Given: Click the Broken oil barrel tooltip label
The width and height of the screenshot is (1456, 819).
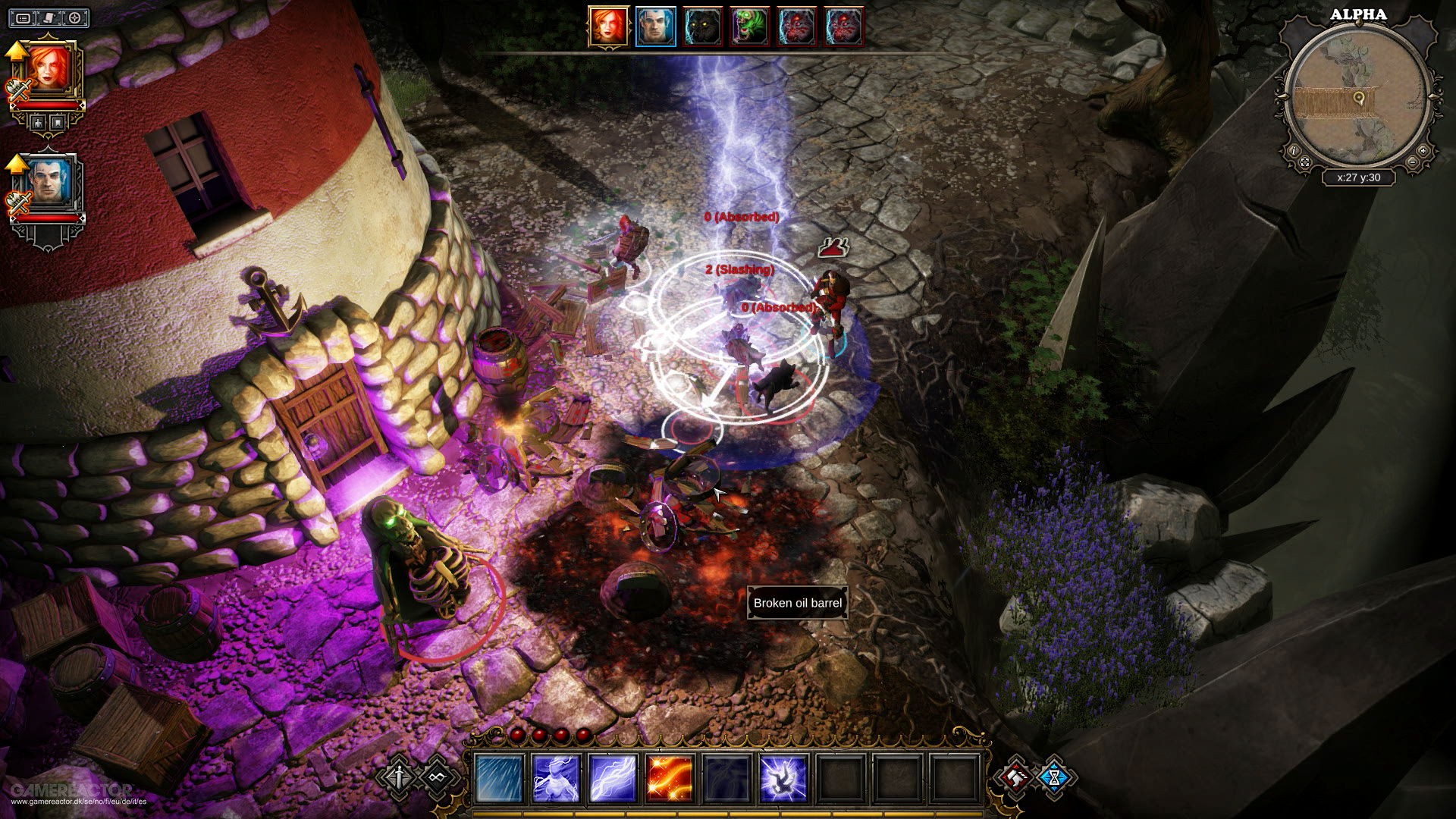Looking at the screenshot, I should pos(796,603).
